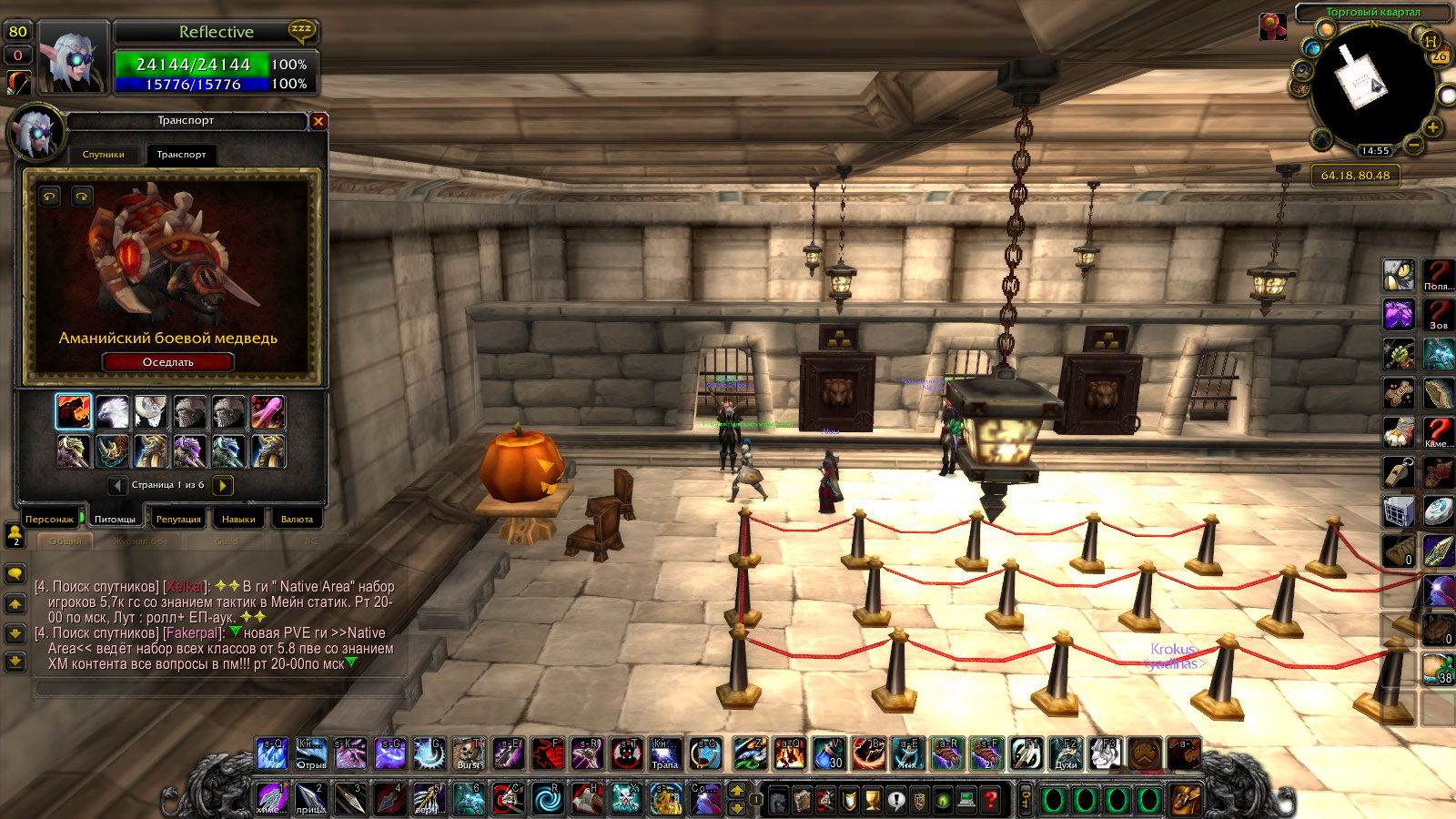The width and height of the screenshot is (1456, 819).
Task: Go to the next mount page
Action: pos(223,485)
